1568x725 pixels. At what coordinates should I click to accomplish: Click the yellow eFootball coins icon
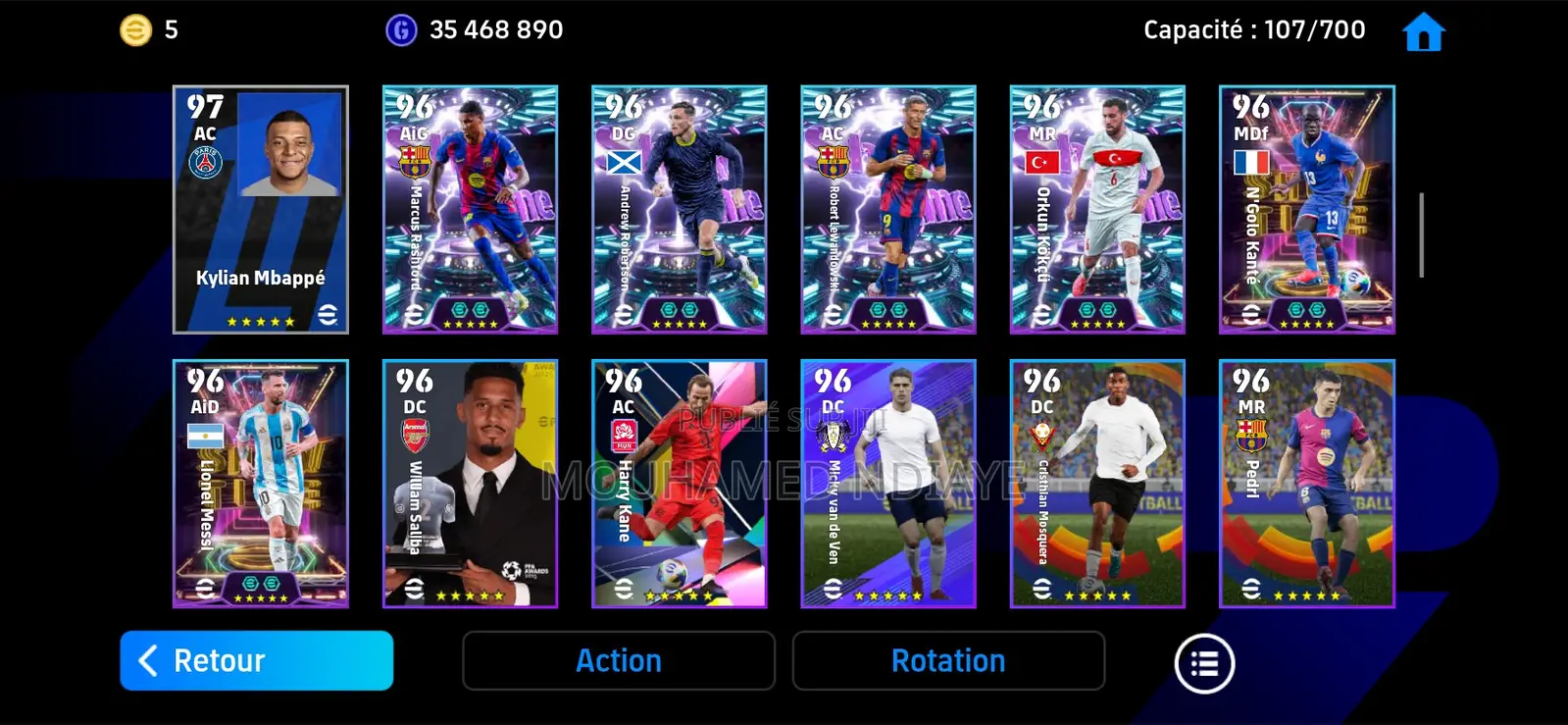pos(134,28)
